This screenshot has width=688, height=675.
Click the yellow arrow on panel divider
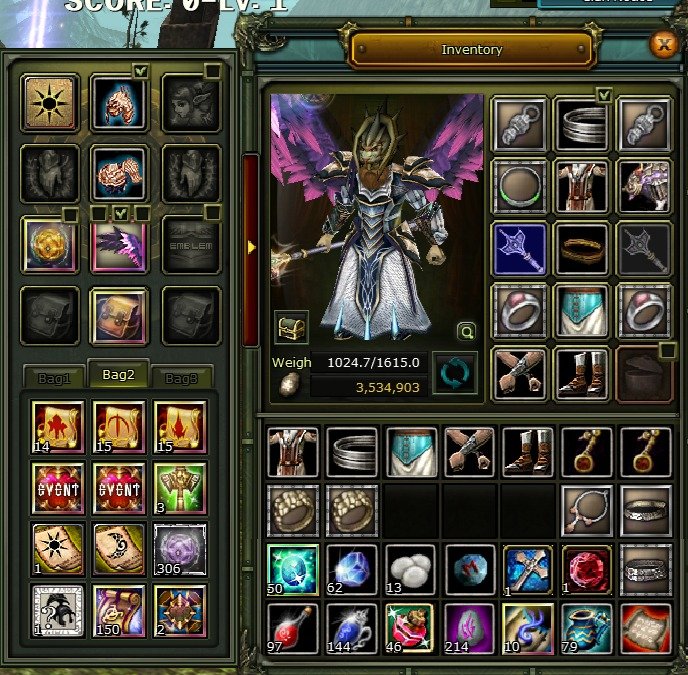(x=252, y=247)
